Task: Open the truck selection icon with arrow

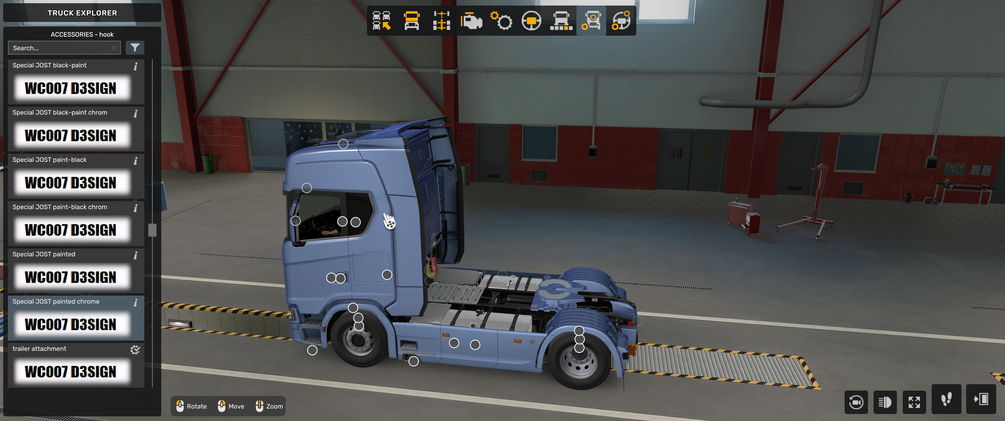Action: click(382, 21)
